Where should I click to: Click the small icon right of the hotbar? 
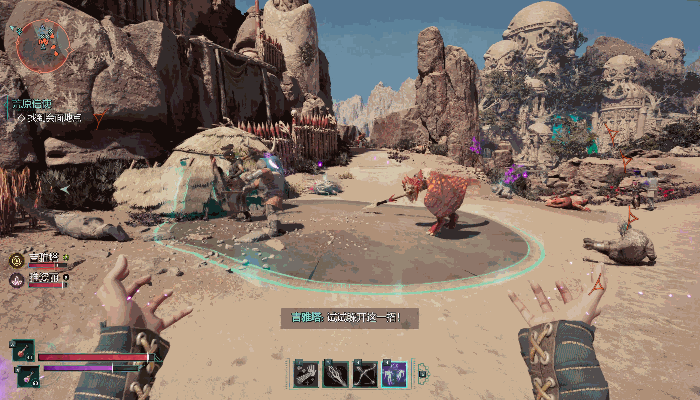point(422,374)
